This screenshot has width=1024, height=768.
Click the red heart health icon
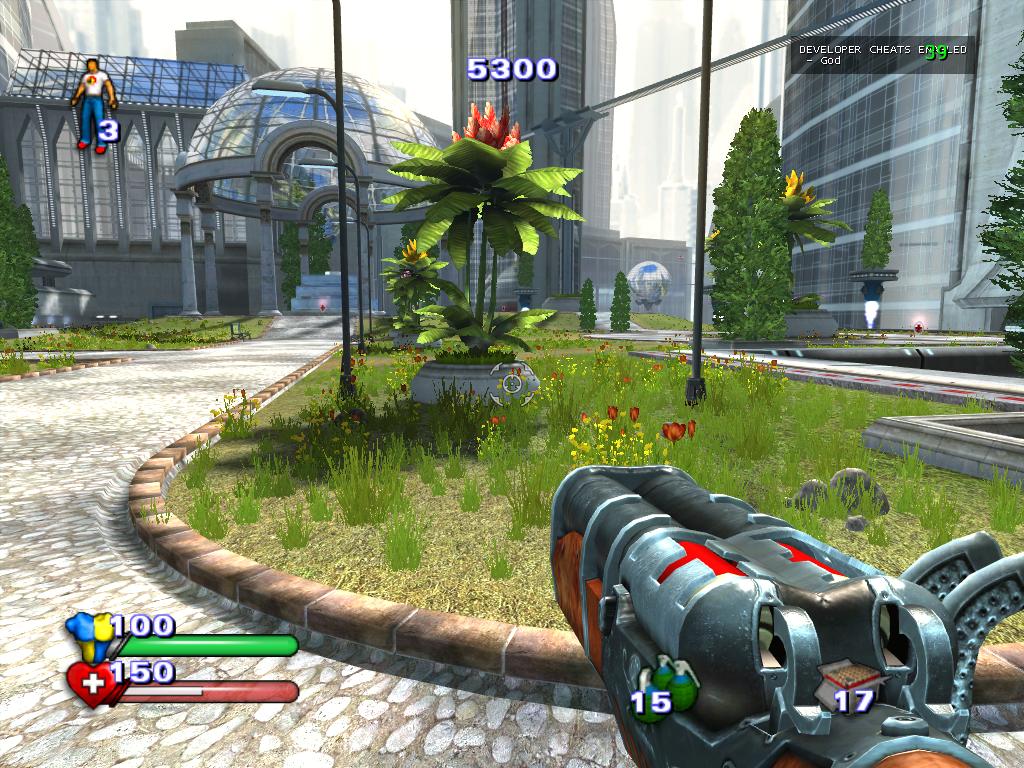91,685
